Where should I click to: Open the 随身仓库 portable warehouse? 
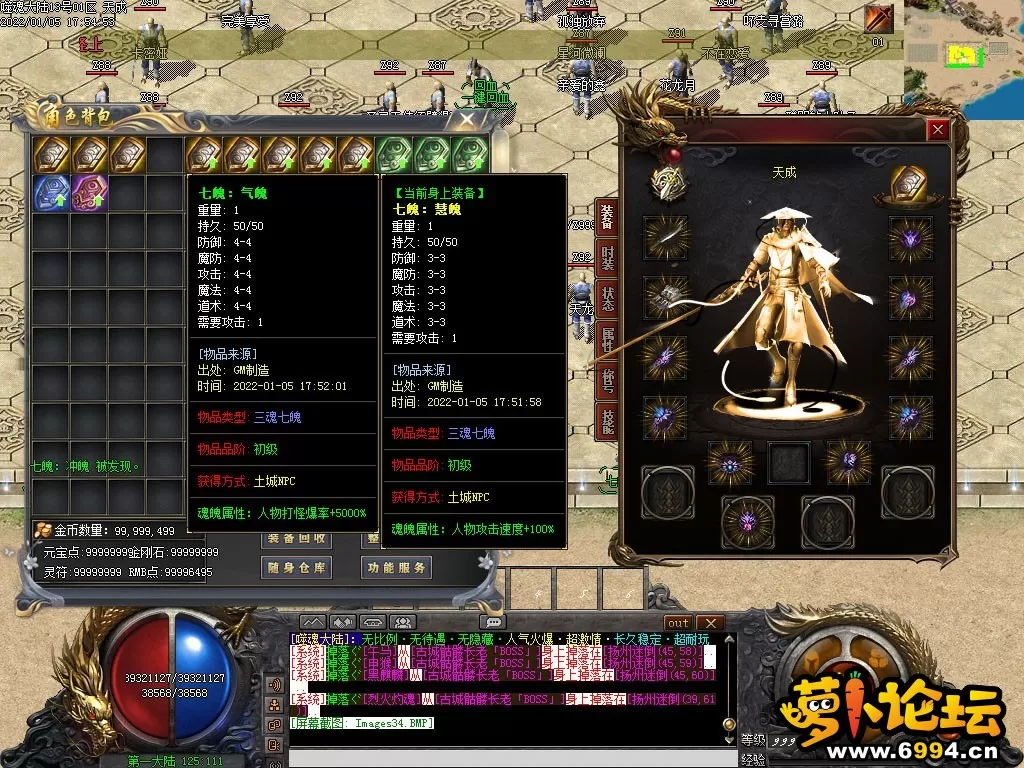[296, 568]
